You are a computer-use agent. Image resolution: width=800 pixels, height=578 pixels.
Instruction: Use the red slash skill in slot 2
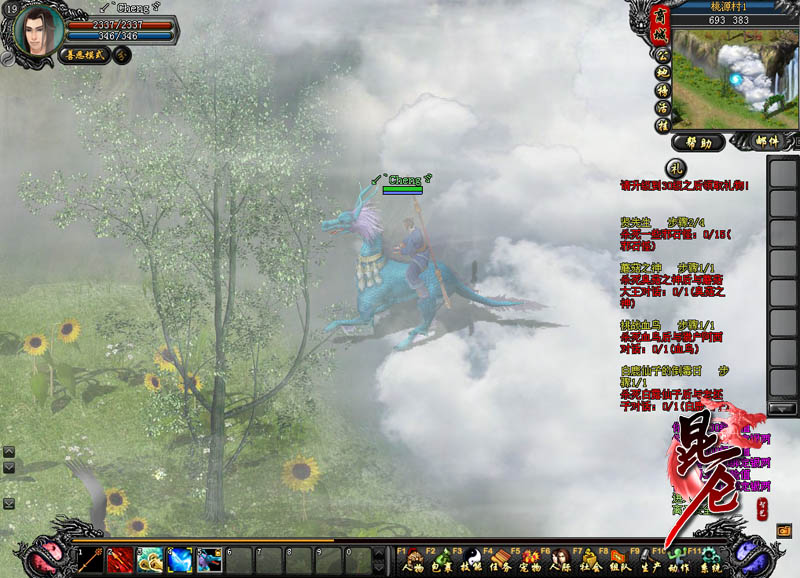pos(121,560)
